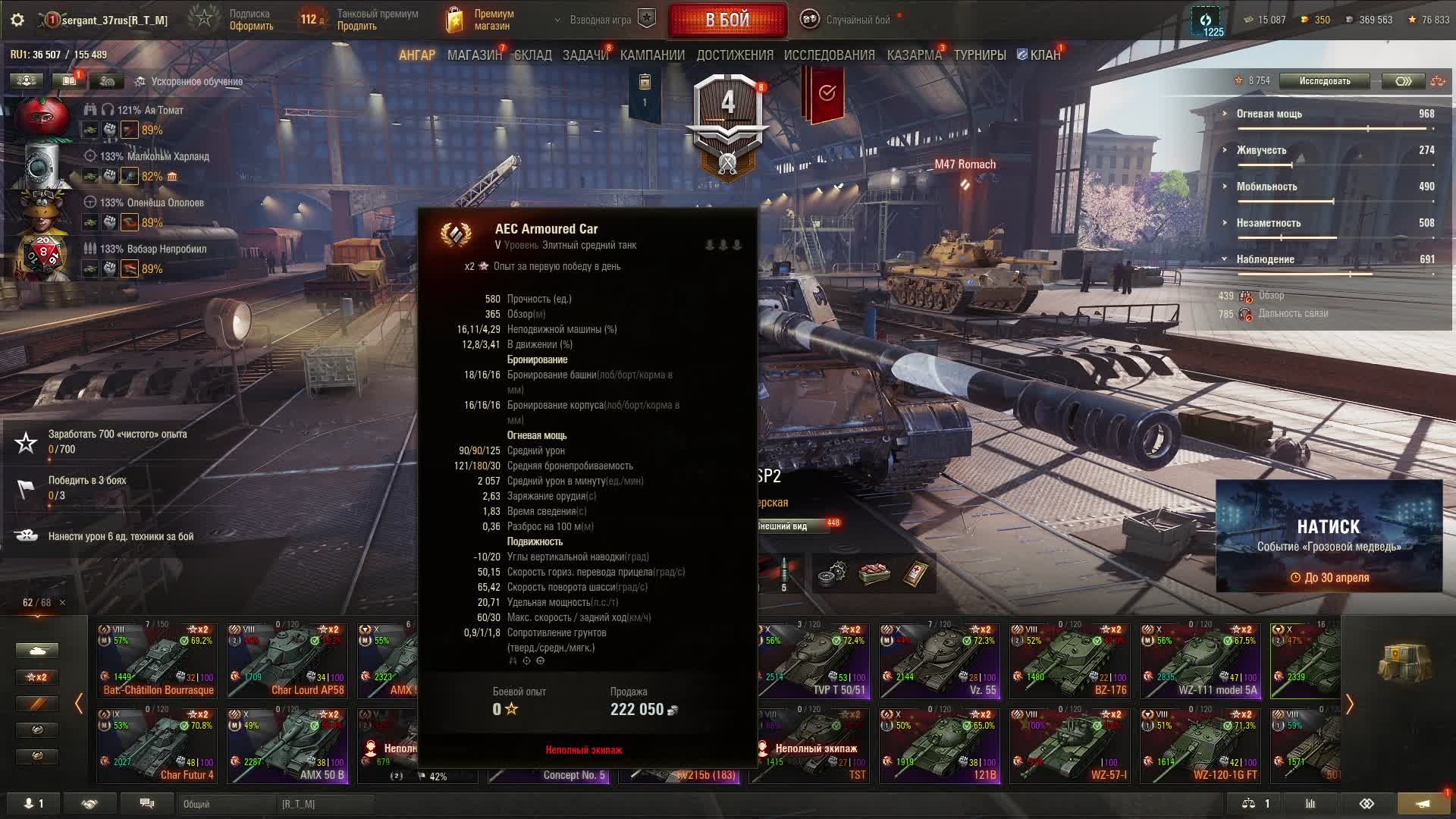Open the Премиум магазин premium shop
The image size is (1456, 819).
click(481, 20)
